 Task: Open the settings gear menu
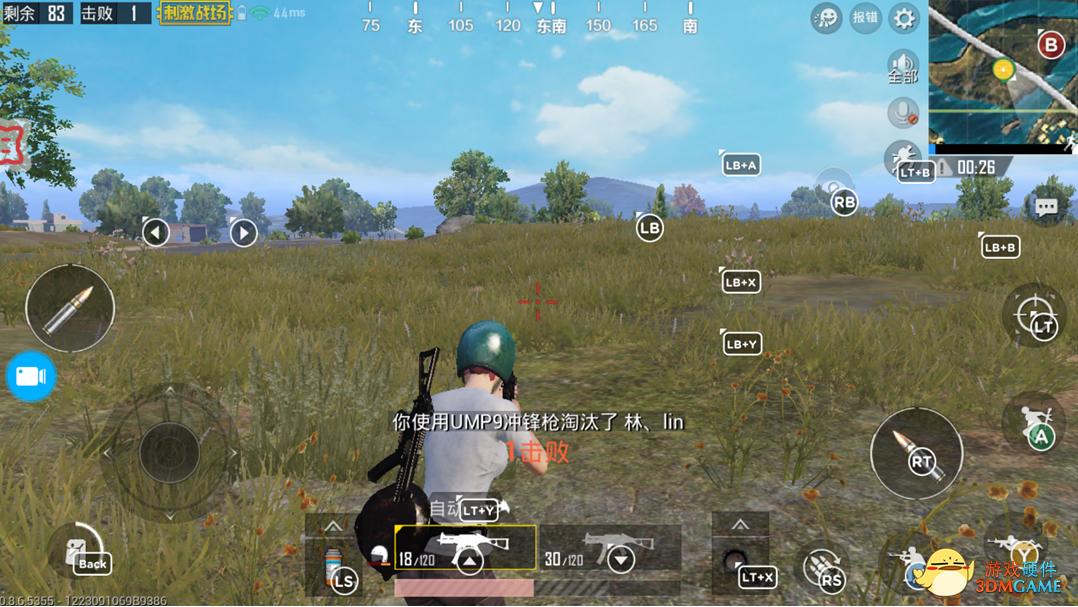click(904, 18)
